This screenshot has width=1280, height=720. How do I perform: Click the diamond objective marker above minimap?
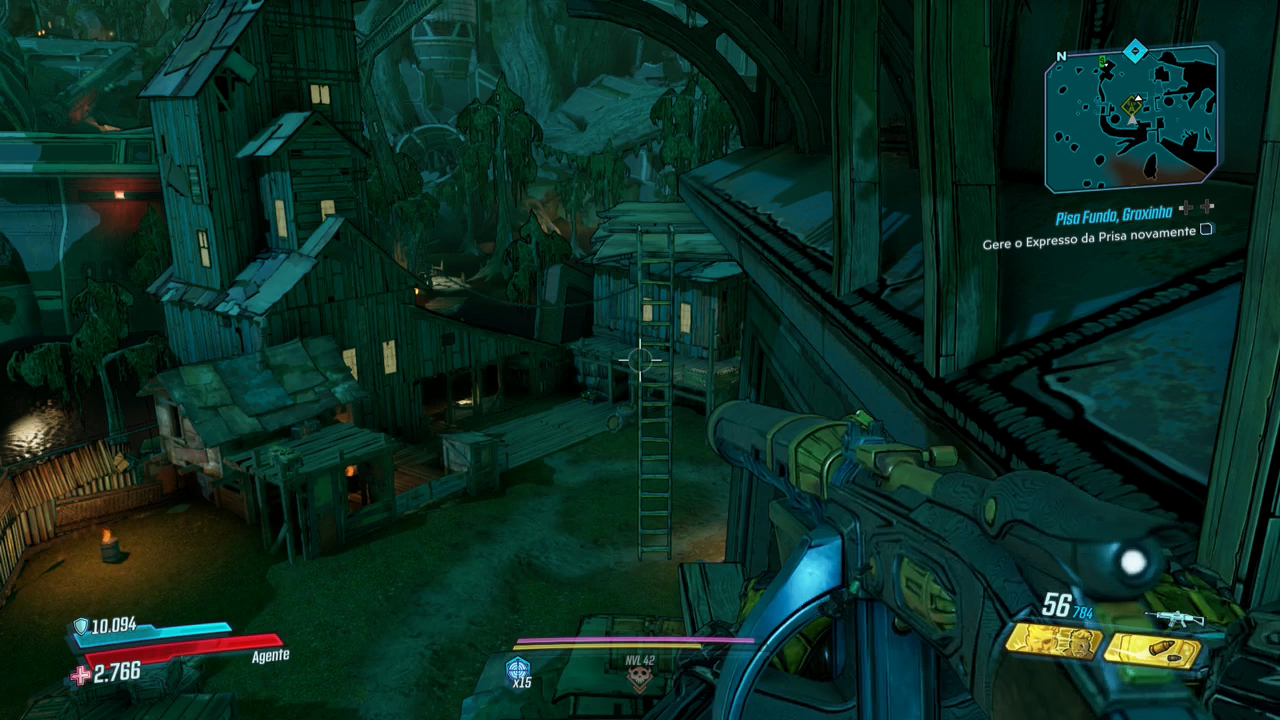[1134, 50]
